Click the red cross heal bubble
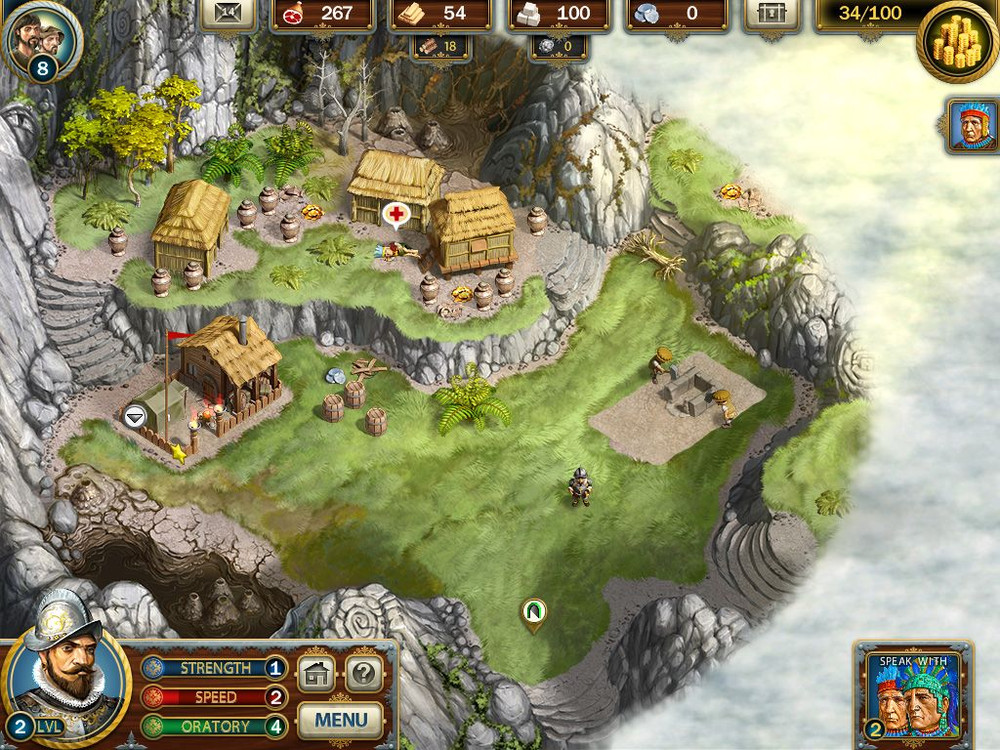The image size is (1000, 750). 396,214
